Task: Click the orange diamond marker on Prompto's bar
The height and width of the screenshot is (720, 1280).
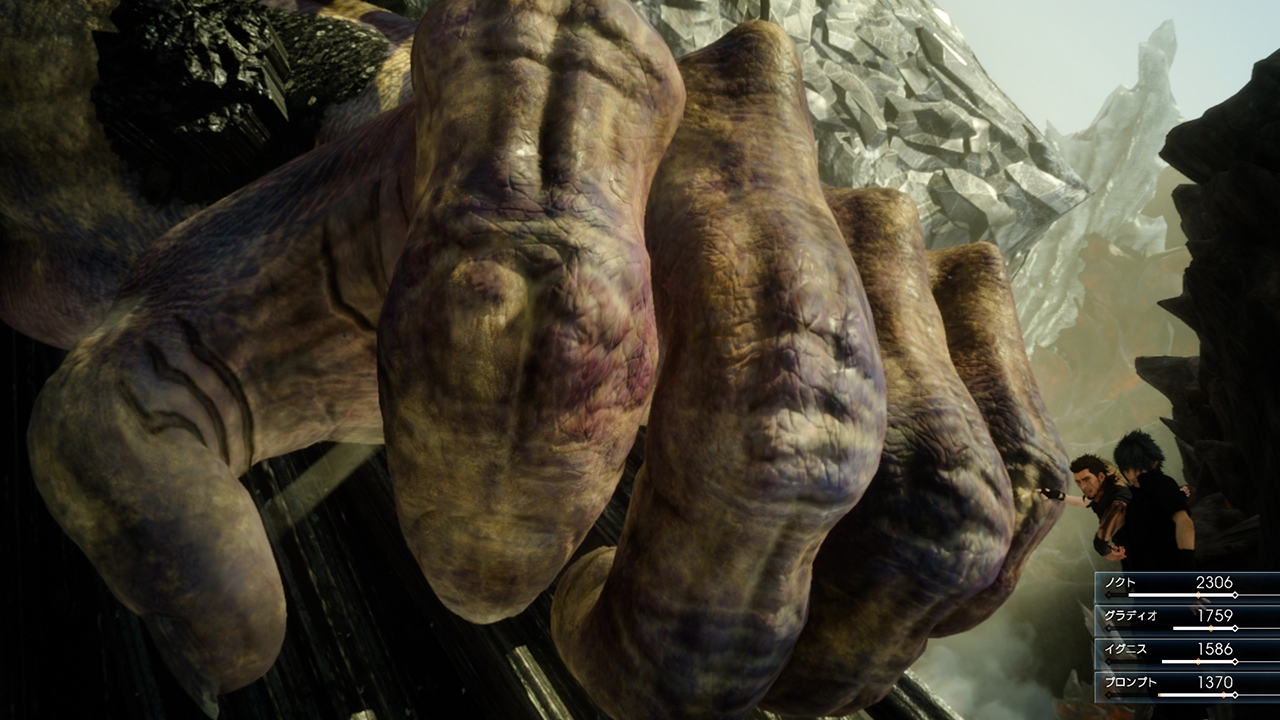Action: (1223, 694)
